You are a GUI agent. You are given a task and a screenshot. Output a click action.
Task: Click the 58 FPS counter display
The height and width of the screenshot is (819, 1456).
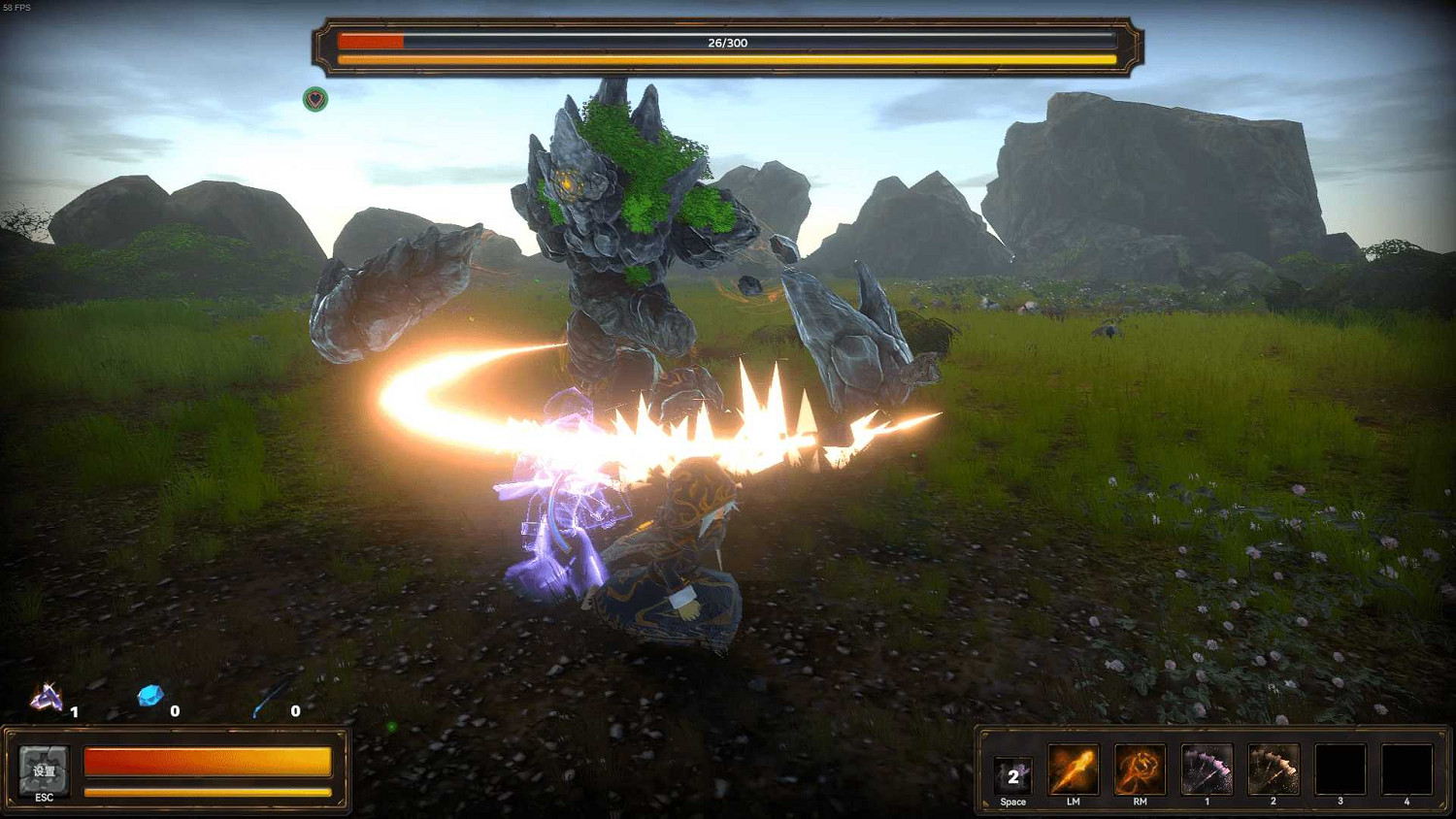16,7
